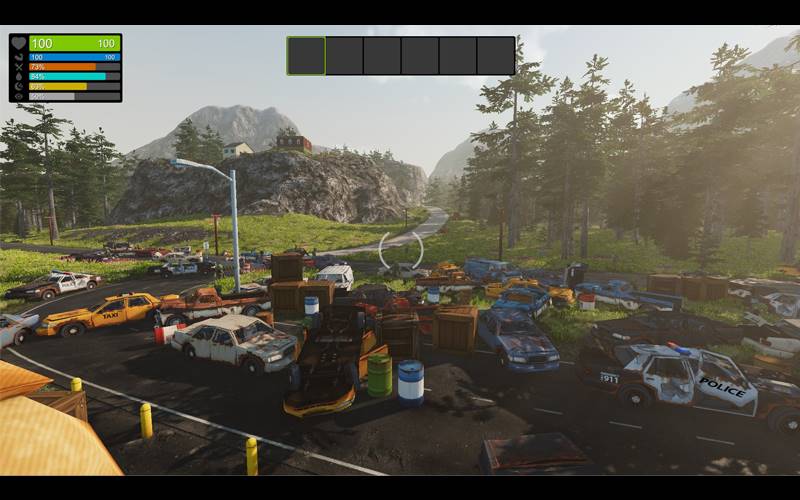Select the green-highlighted hotbar slot
800x500 pixels.
[306, 56]
